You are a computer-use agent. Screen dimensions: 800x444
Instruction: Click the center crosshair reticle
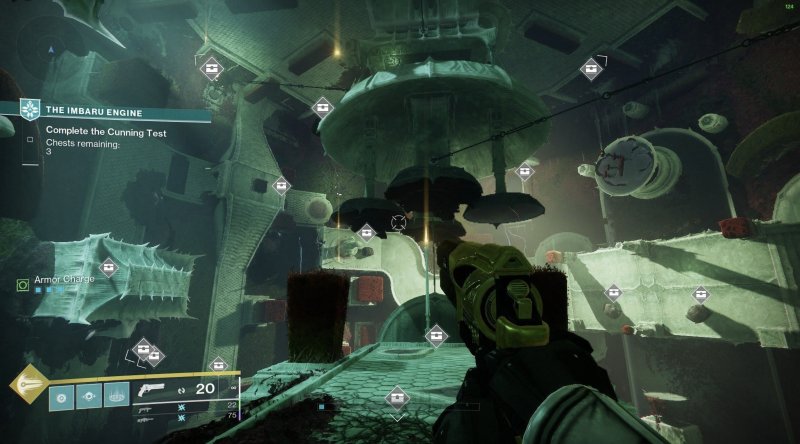click(x=401, y=221)
